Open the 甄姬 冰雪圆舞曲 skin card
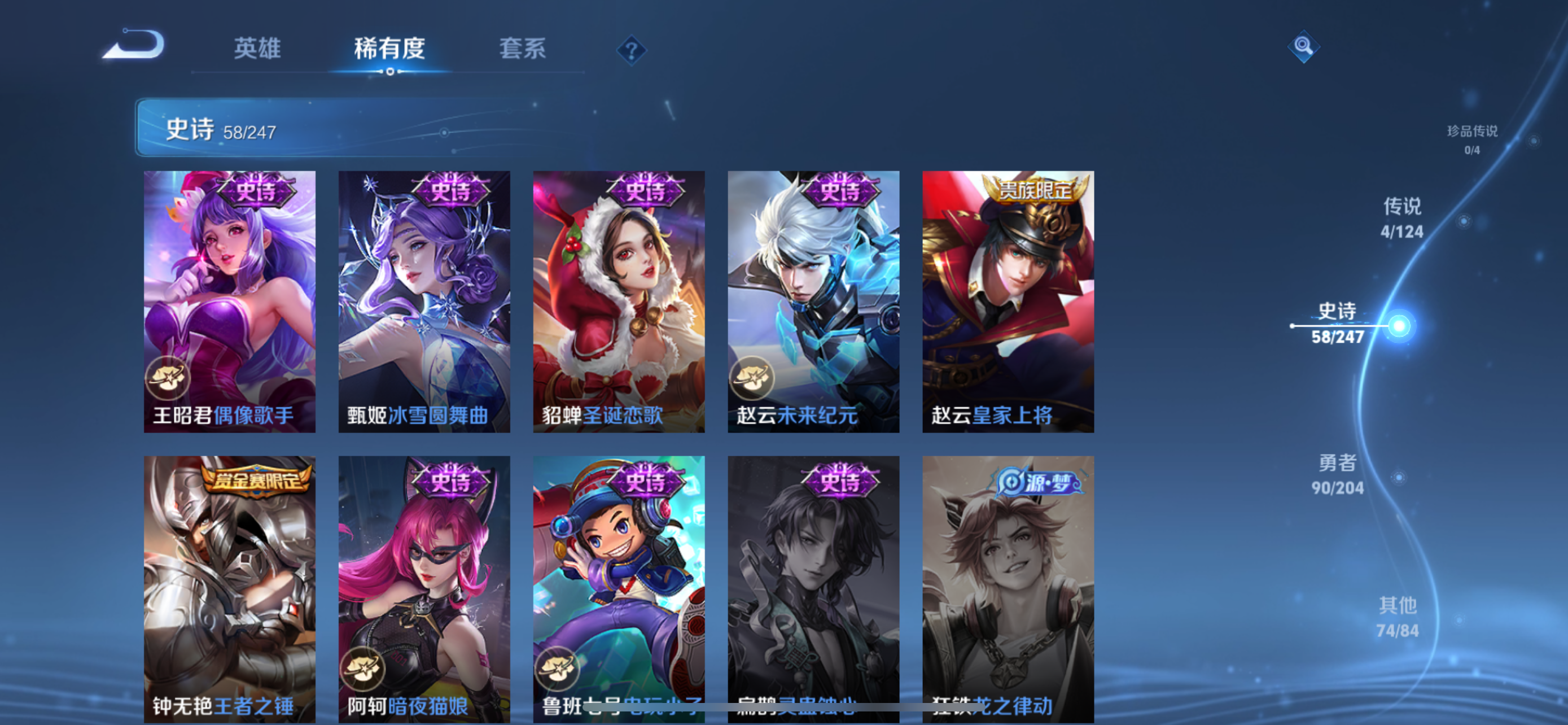The height and width of the screenshot is (725, 1568). (x=424, y=302)
